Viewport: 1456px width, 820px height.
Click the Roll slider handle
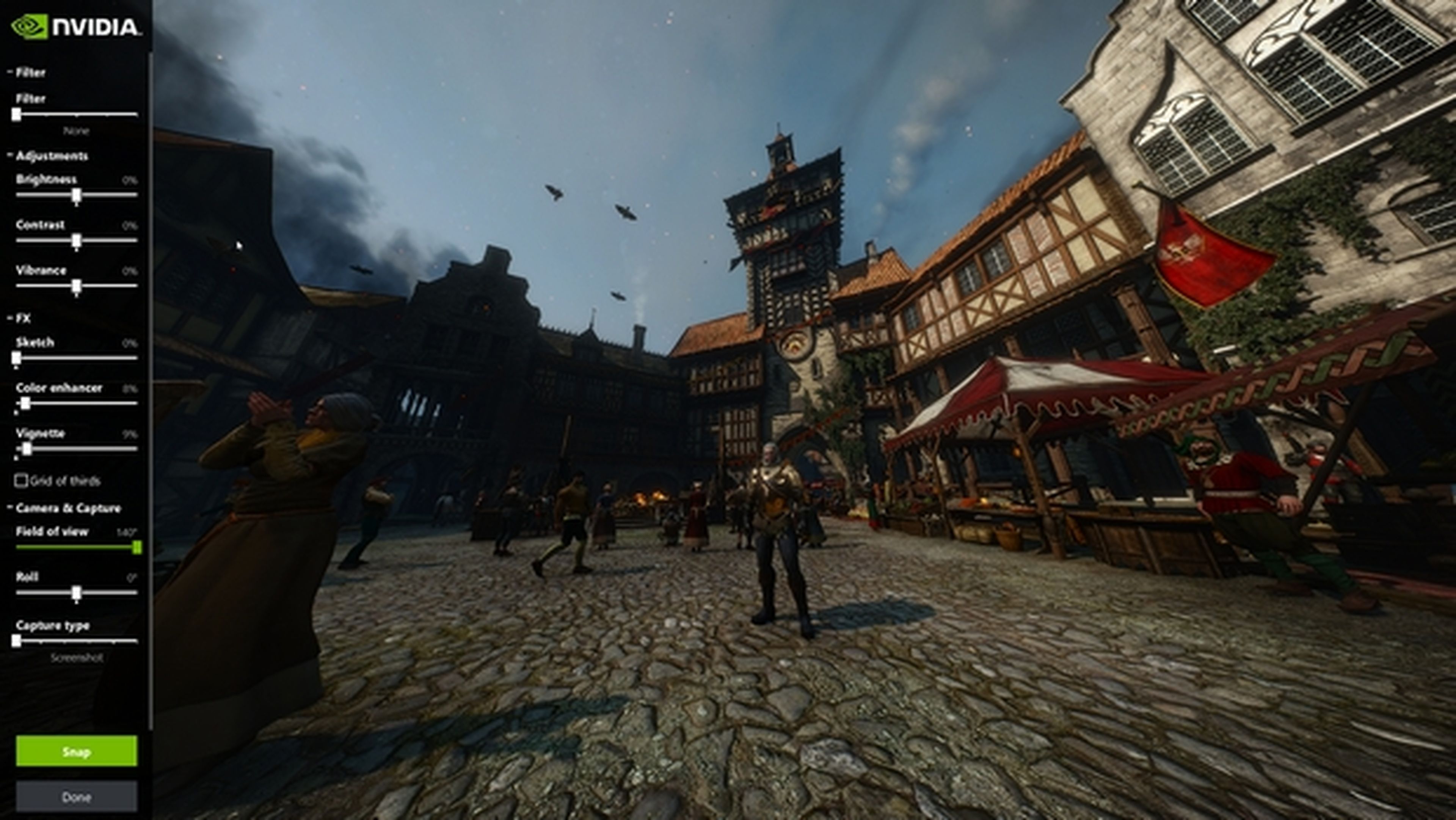click(76, 593)
